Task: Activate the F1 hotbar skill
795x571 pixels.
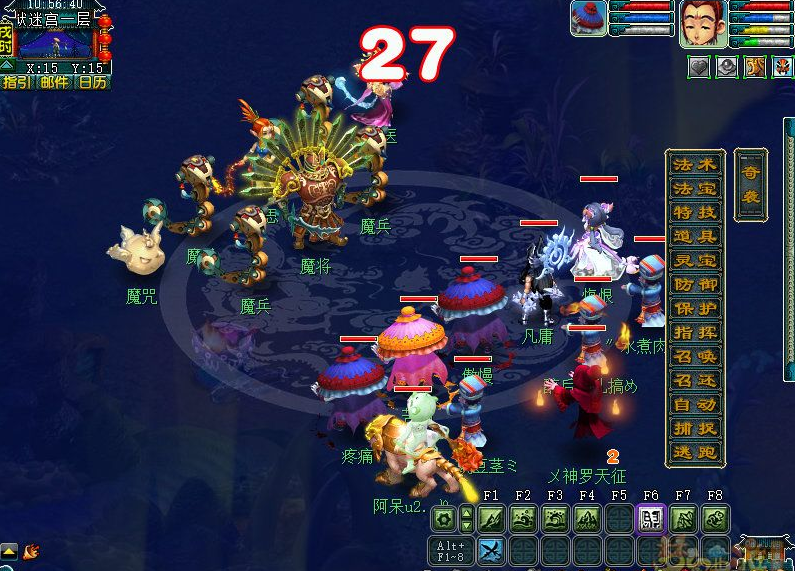Action: tap(491, 519)
